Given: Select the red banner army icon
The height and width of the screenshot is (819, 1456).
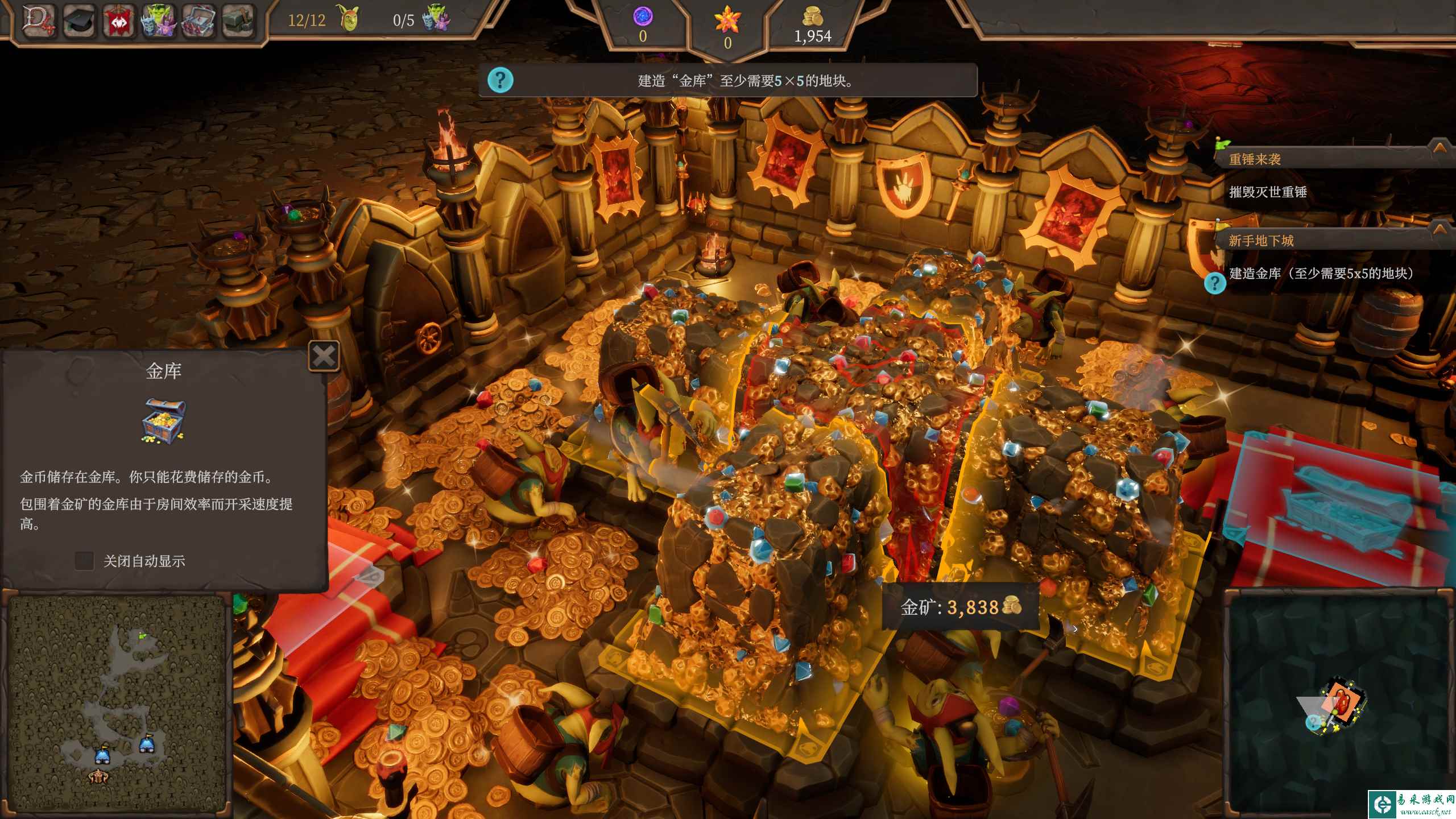Looking at the screenshot, I should [118, 21].
